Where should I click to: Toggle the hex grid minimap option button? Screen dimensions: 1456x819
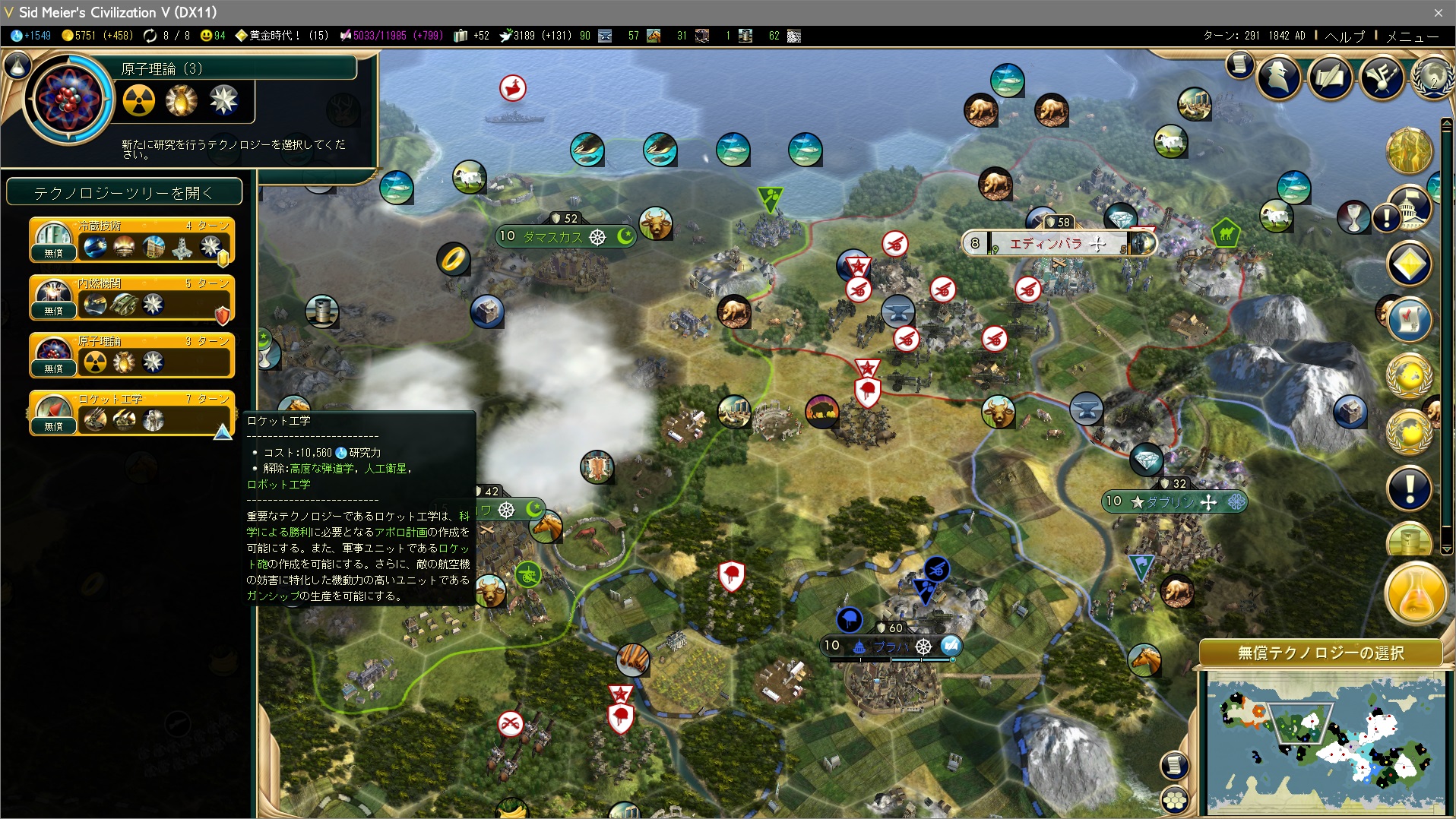(x=1175, y=799)
